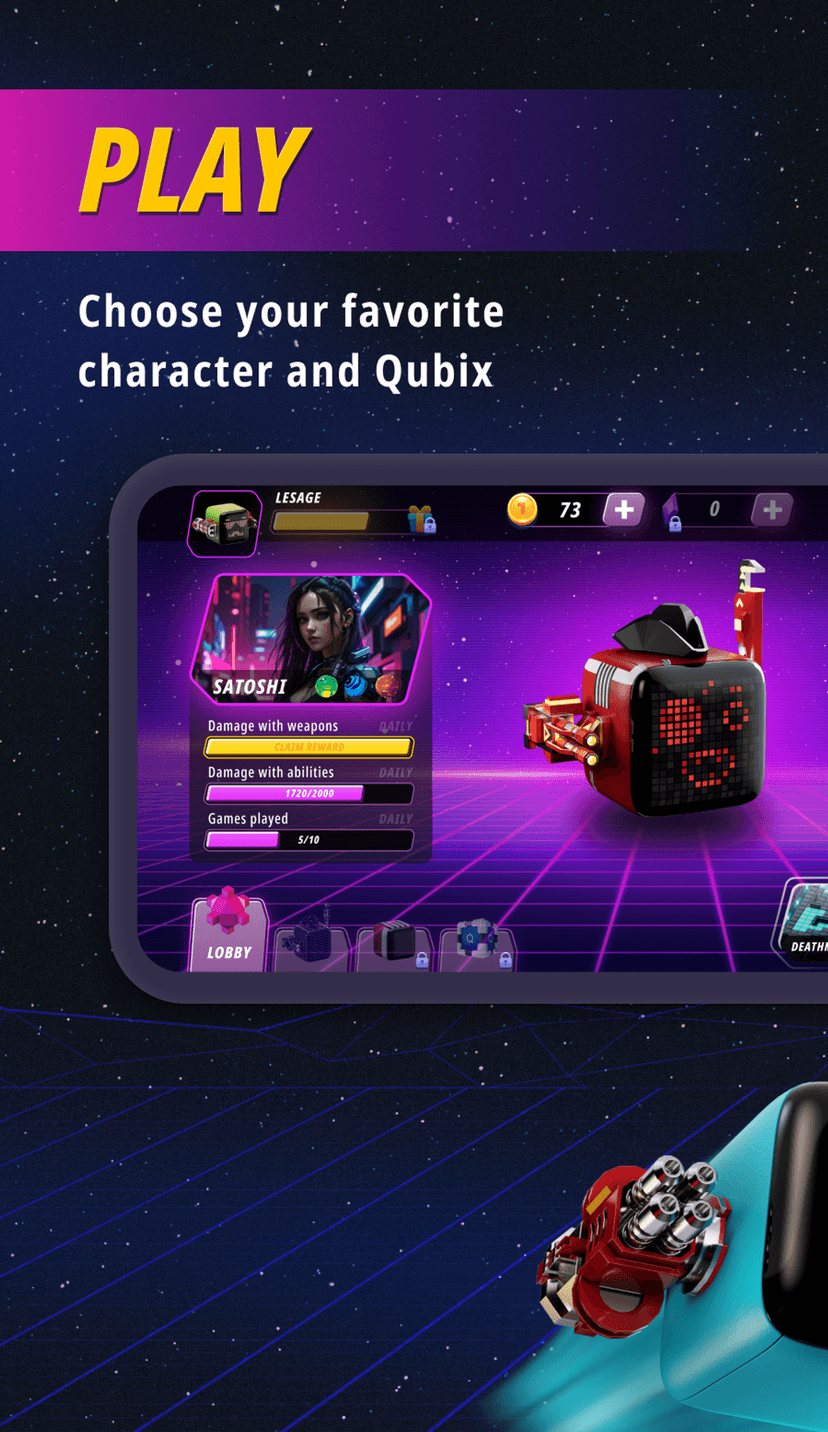Select the locked black cube tab
This screenshot has height=1432, width=828.
pyautogui.click(x=394, y=946)
